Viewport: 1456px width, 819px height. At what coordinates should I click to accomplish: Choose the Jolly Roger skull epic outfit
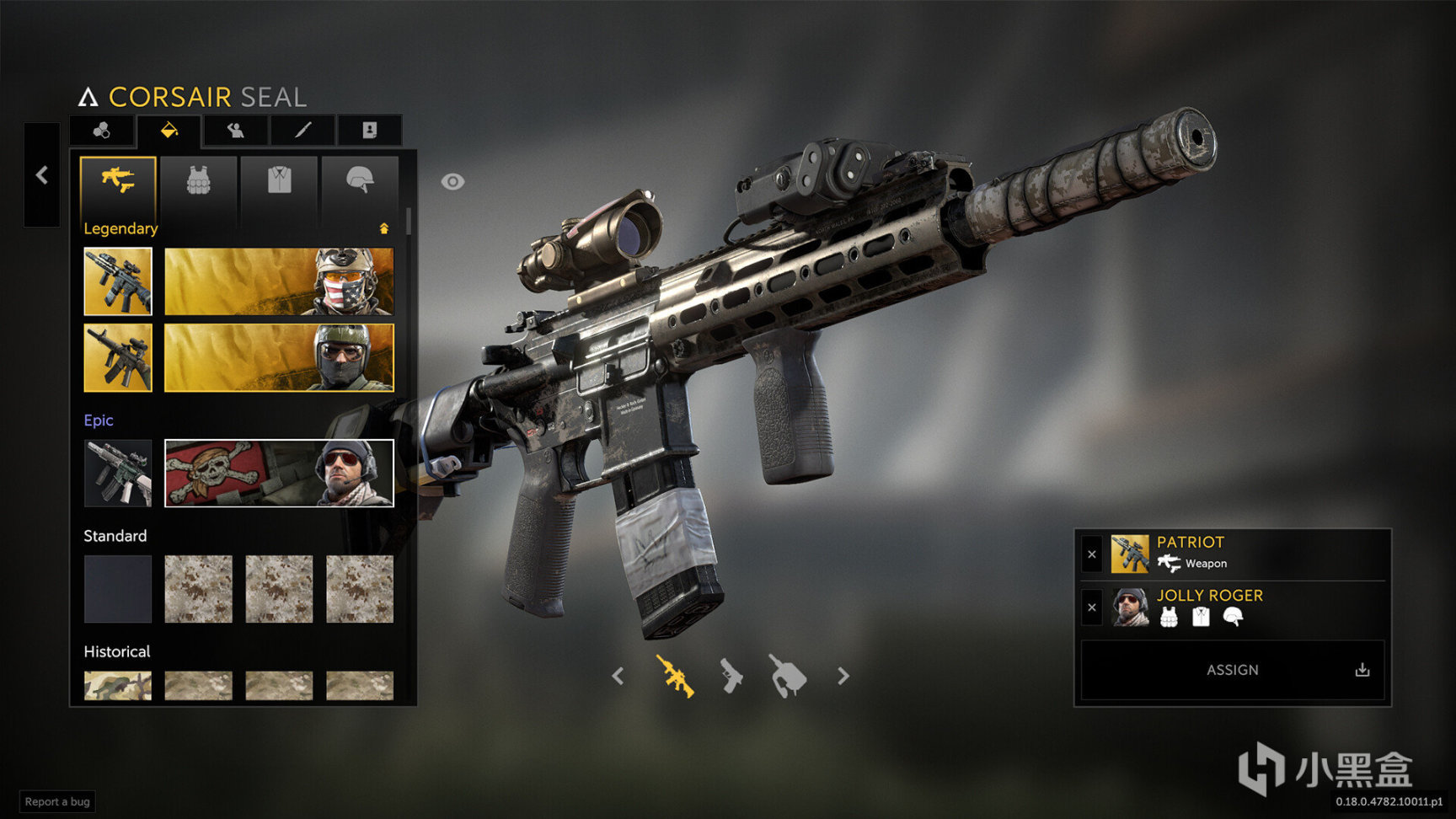click(279, 474)
